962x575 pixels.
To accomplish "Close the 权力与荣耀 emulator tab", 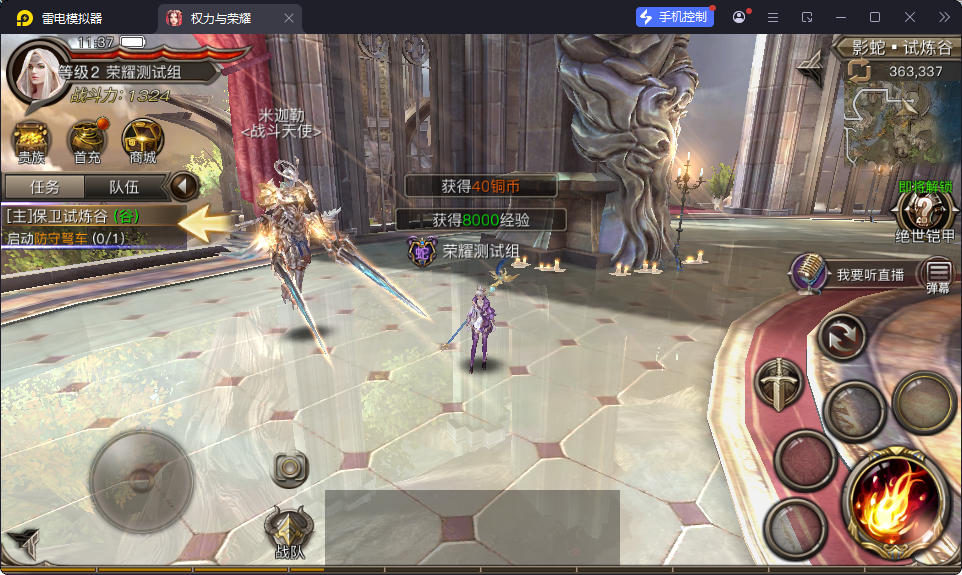I will pyautogui.click(x=289, y=18).
